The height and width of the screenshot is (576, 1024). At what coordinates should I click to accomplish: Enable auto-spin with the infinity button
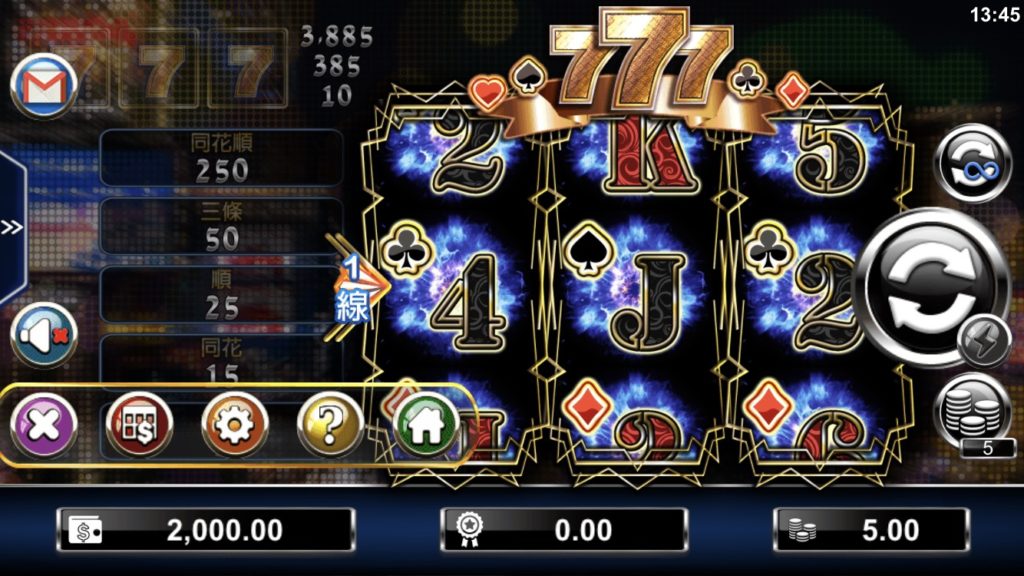click(973, 164)
